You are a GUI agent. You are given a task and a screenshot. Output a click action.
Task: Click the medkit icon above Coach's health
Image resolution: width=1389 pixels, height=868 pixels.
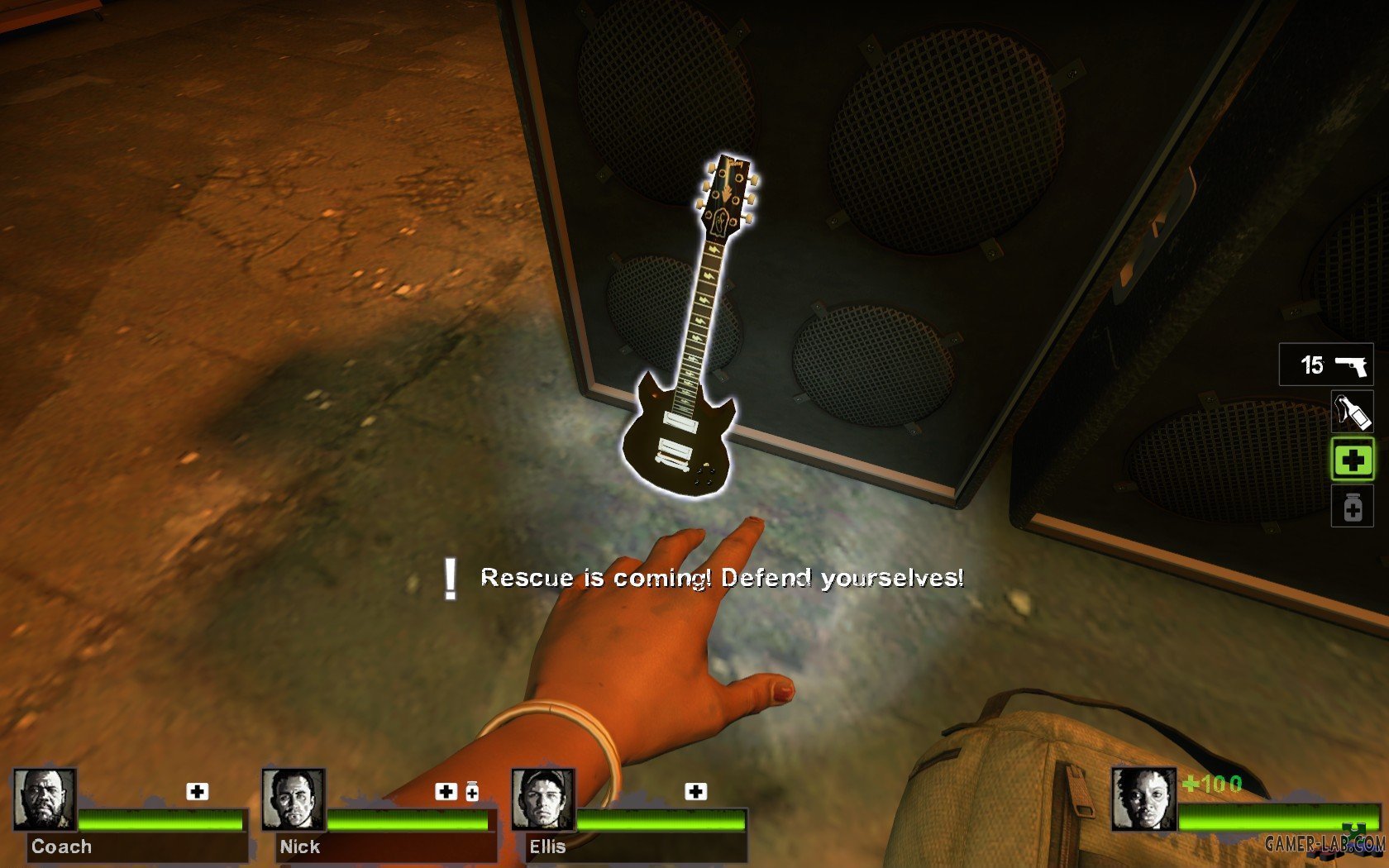197,791
